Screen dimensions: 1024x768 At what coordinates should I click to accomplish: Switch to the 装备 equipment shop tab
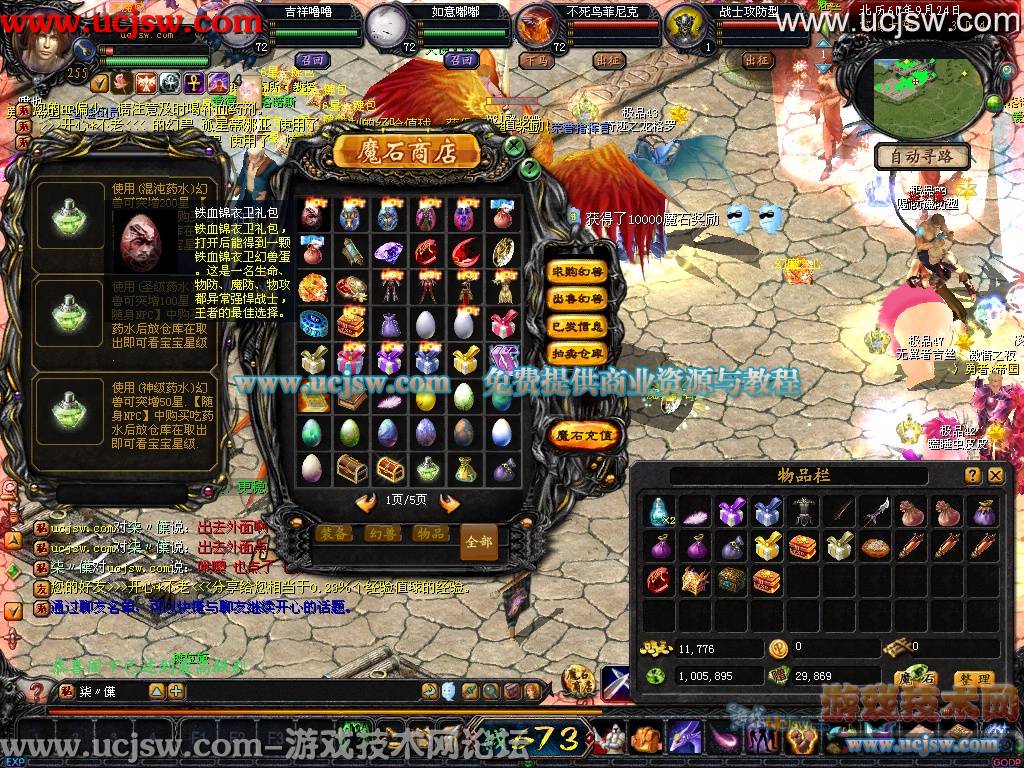point(336,534)
